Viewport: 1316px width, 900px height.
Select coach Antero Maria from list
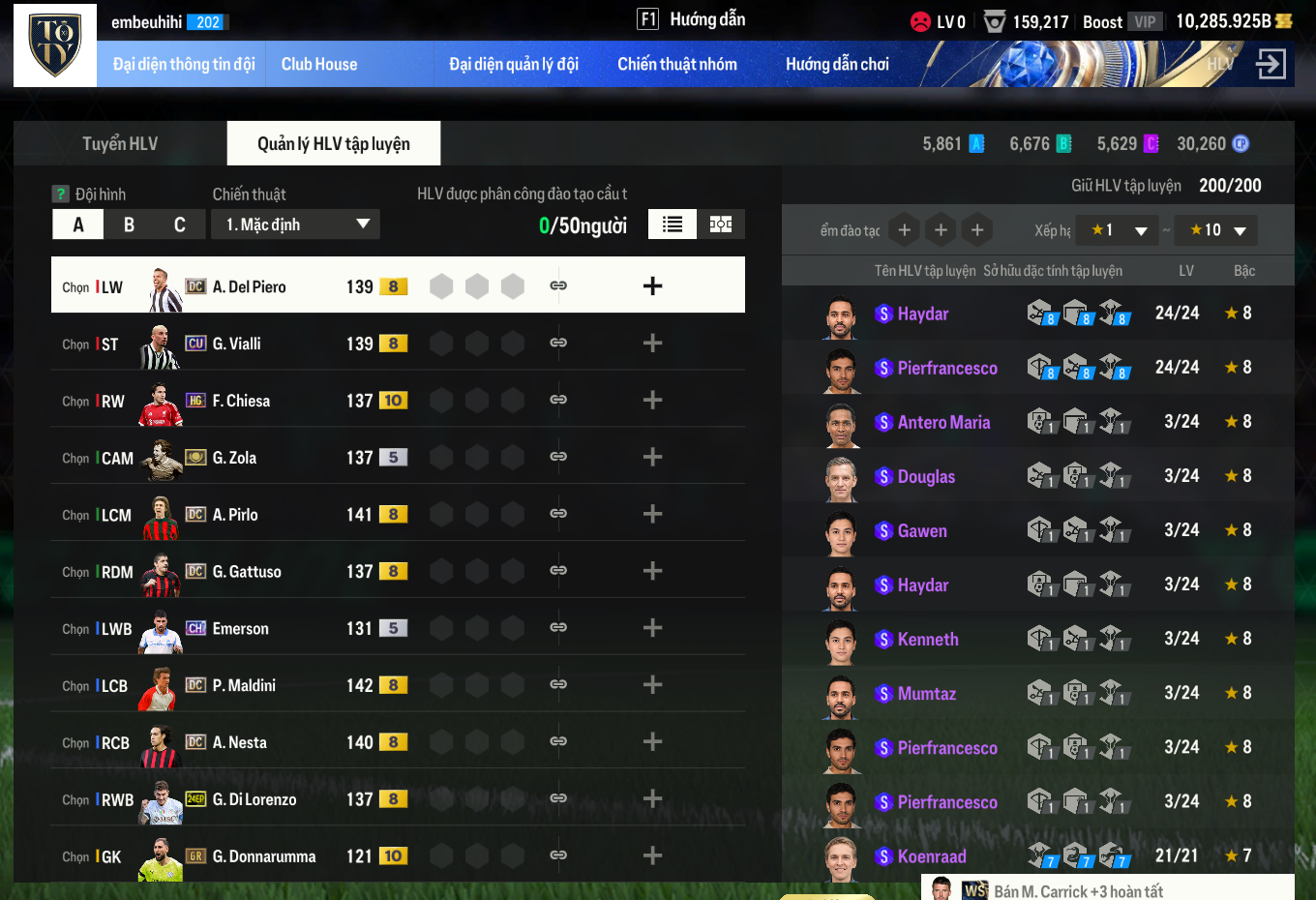pyautogui.click(x=943, y=422)
